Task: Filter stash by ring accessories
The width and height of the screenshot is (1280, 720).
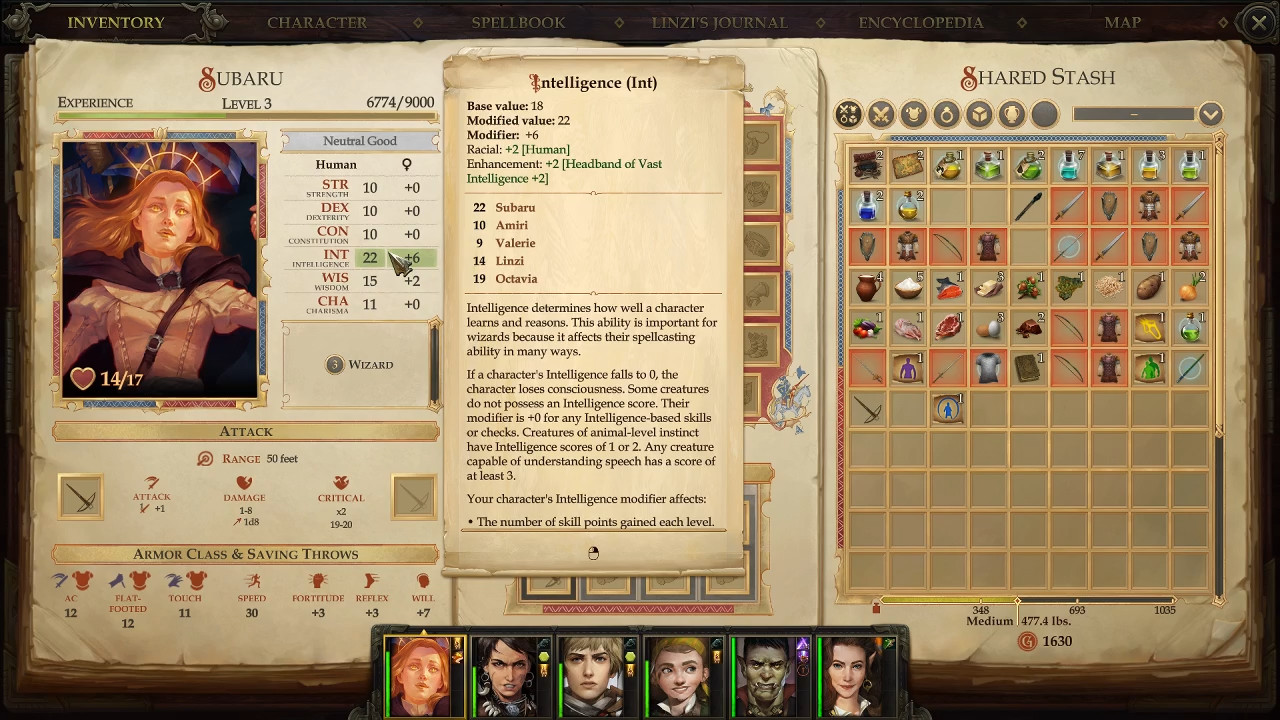Action: 946,114
